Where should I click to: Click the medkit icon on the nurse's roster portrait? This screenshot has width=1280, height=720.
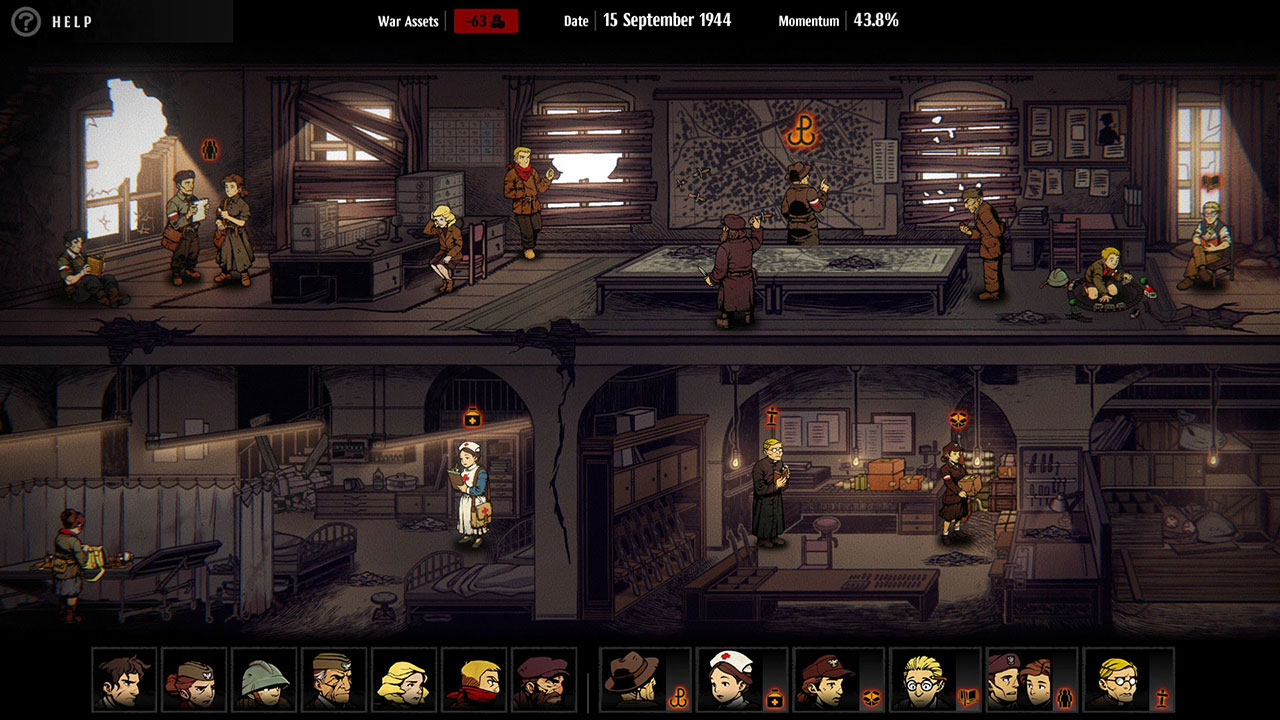(773, 696)
